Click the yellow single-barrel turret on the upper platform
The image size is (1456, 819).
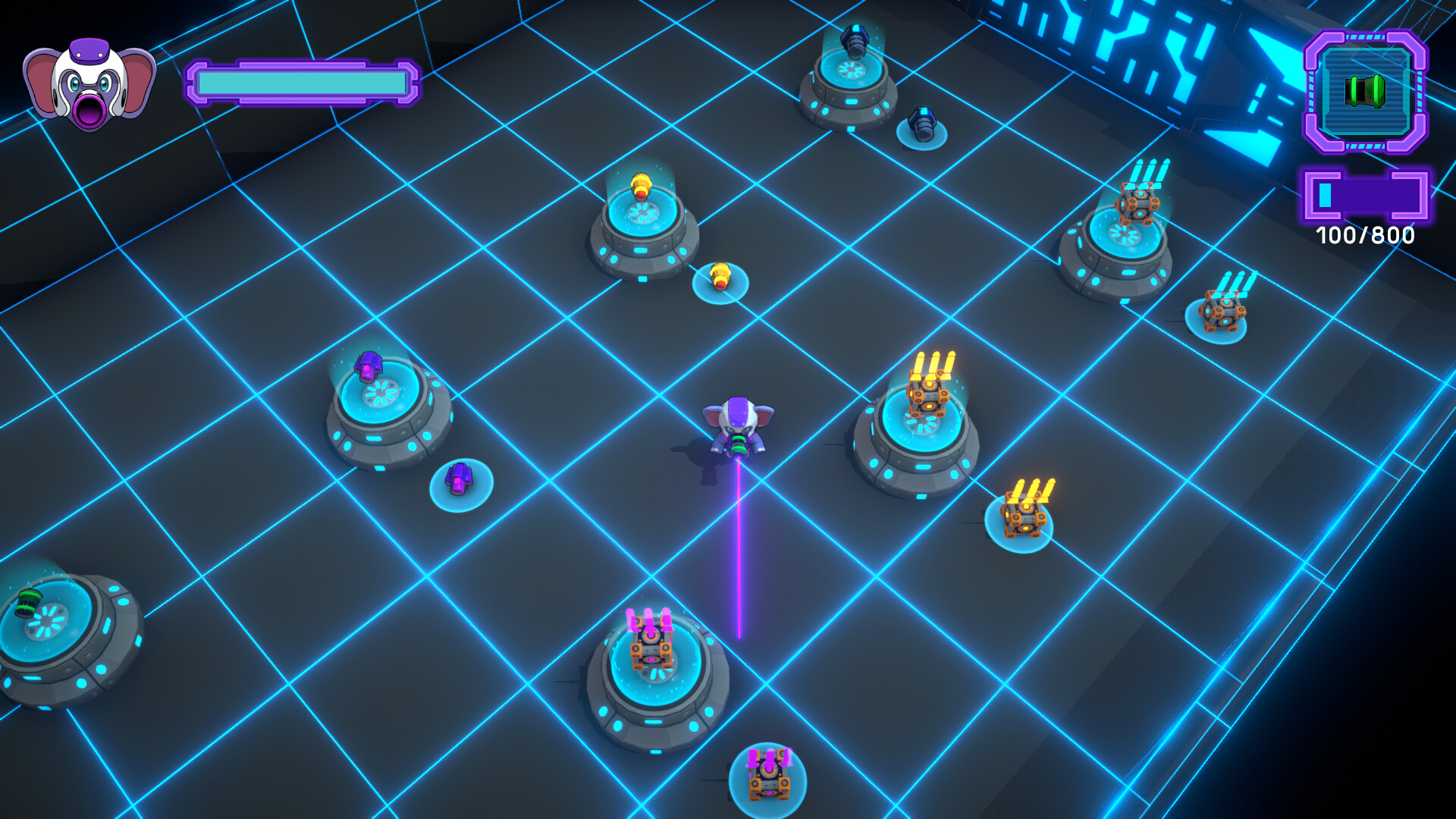pyautogui.click(x=642, y=186)
